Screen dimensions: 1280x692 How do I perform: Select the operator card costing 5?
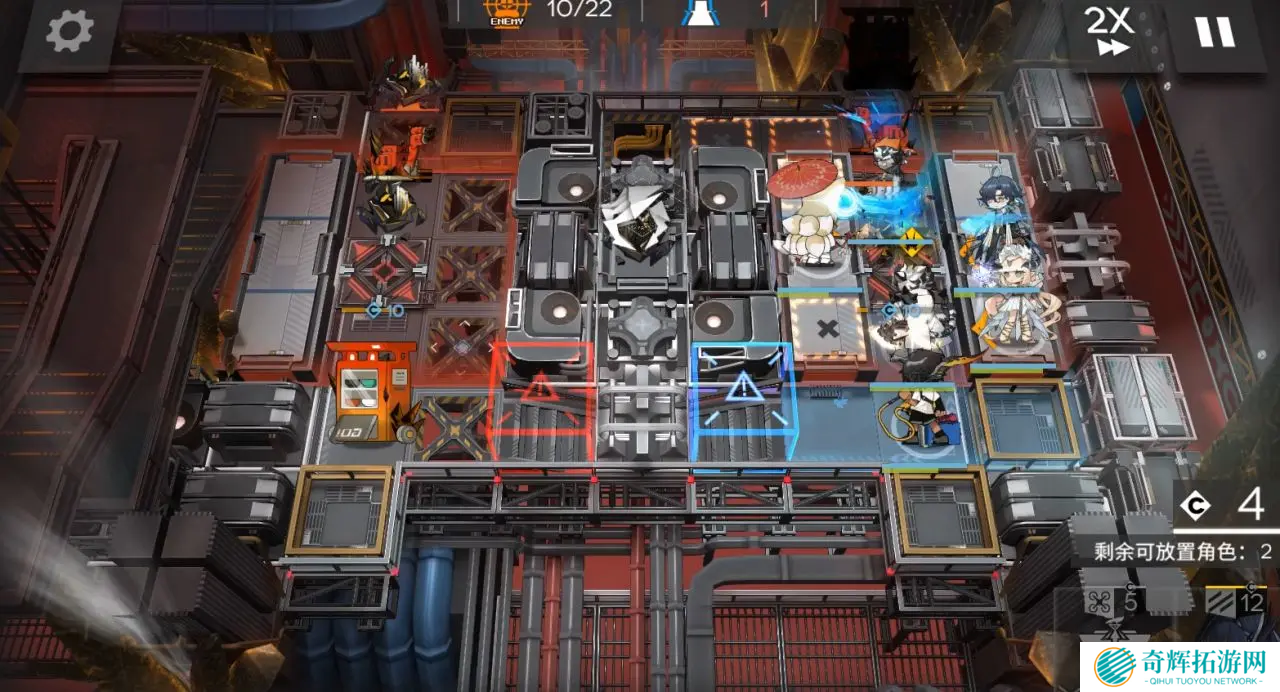[1115, 612]
